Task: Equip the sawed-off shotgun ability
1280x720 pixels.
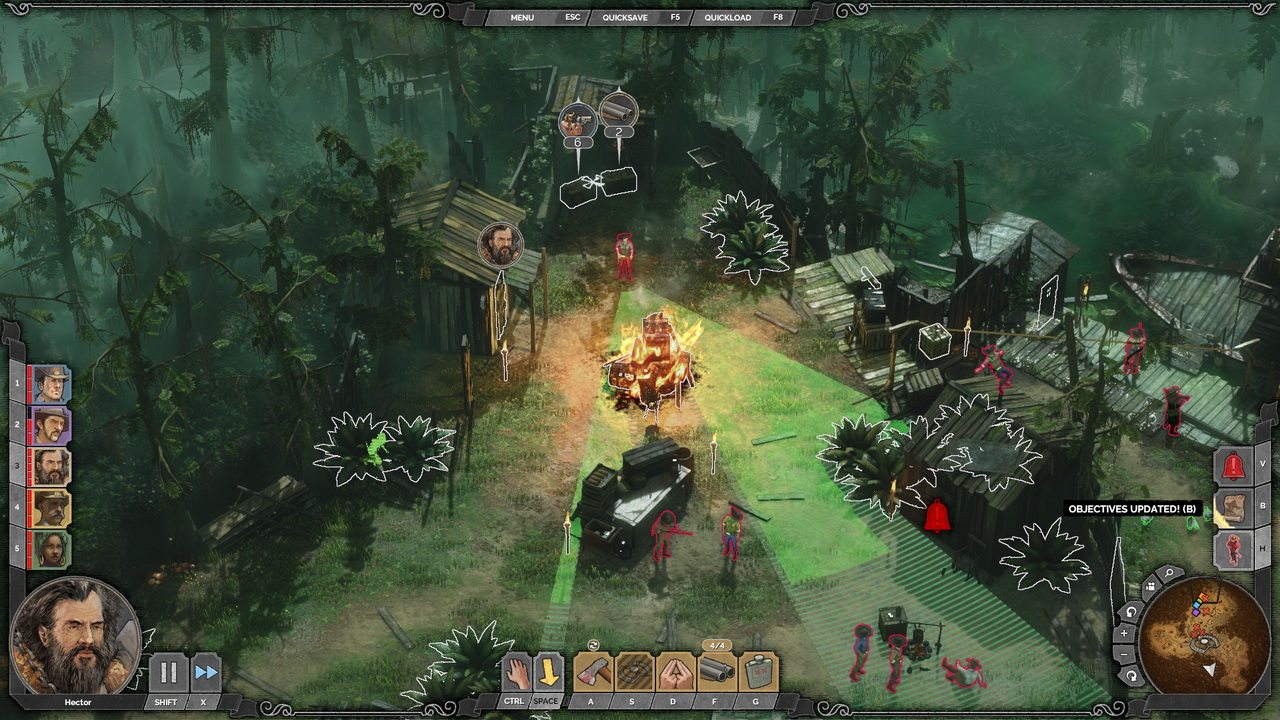Action: [x=717, y=672]
